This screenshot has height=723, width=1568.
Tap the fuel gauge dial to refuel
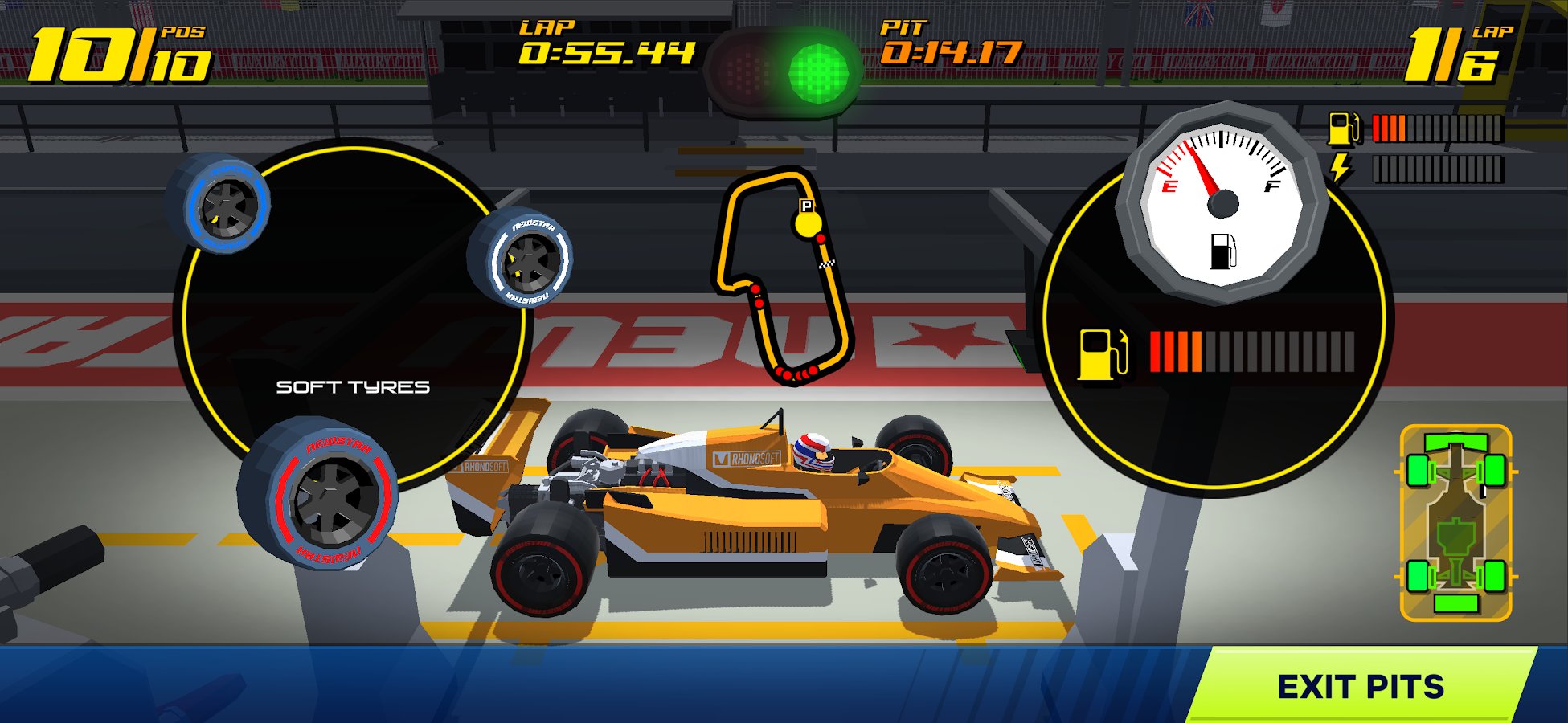(x=1222, y=202)
